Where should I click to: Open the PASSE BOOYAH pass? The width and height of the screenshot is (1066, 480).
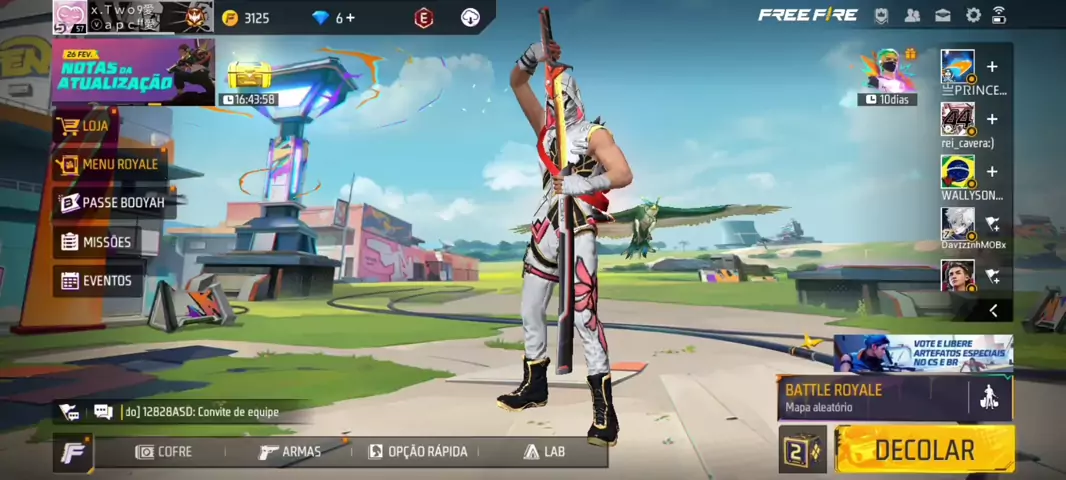pyautogui.click(x=112, y=203)
